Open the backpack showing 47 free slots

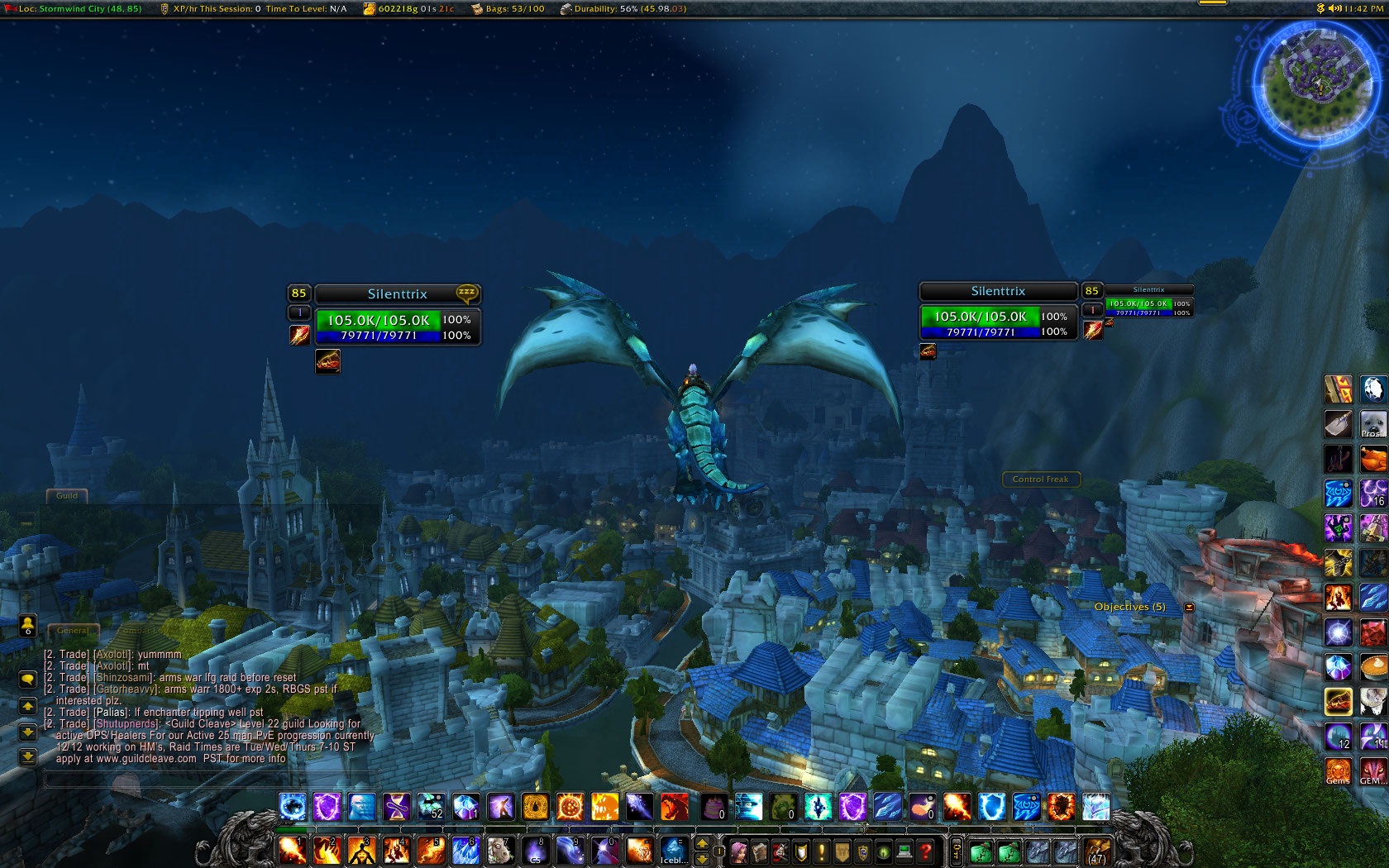1097,851
